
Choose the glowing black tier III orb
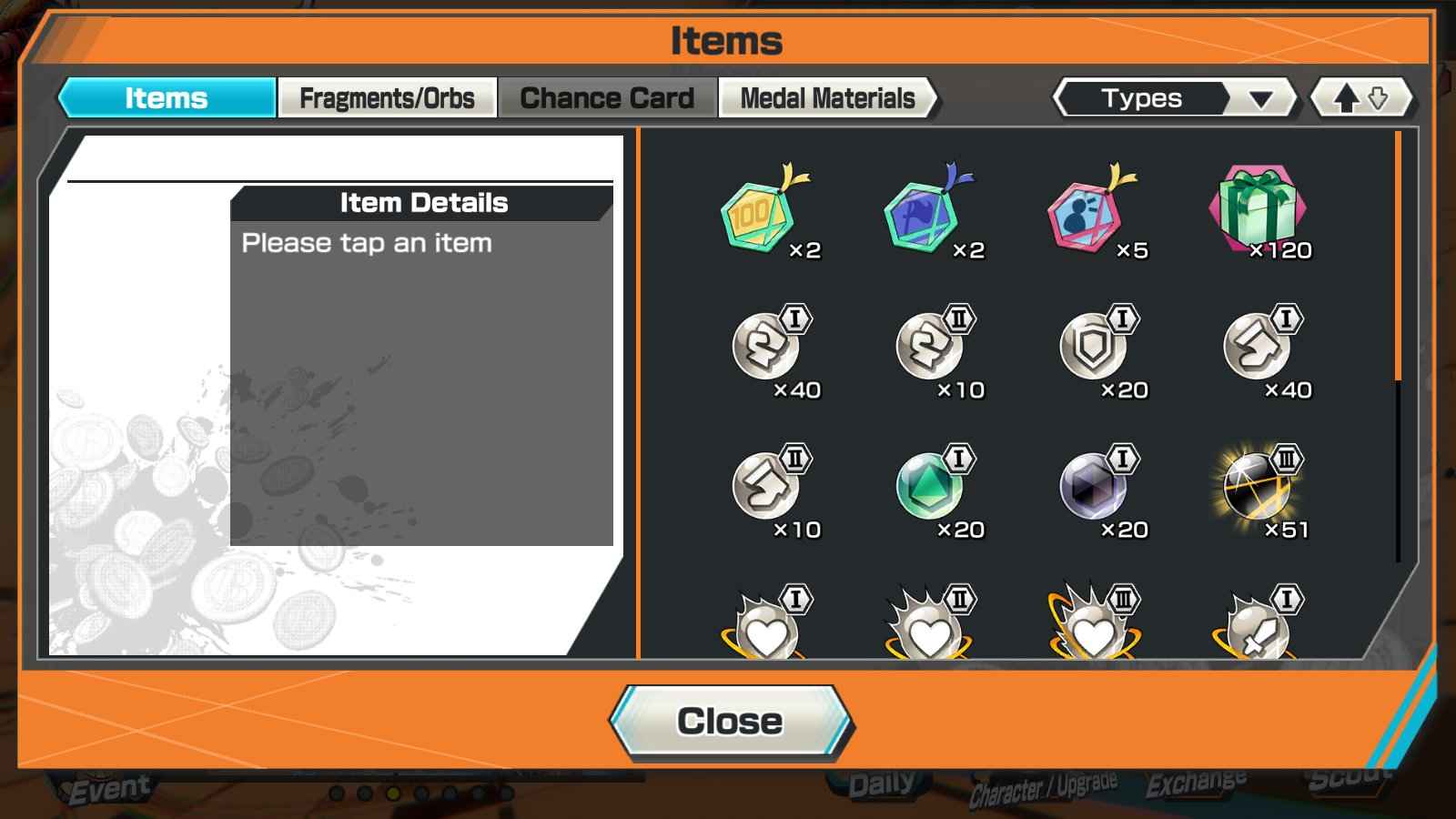pyautogui.click(x=1258, y=487)
